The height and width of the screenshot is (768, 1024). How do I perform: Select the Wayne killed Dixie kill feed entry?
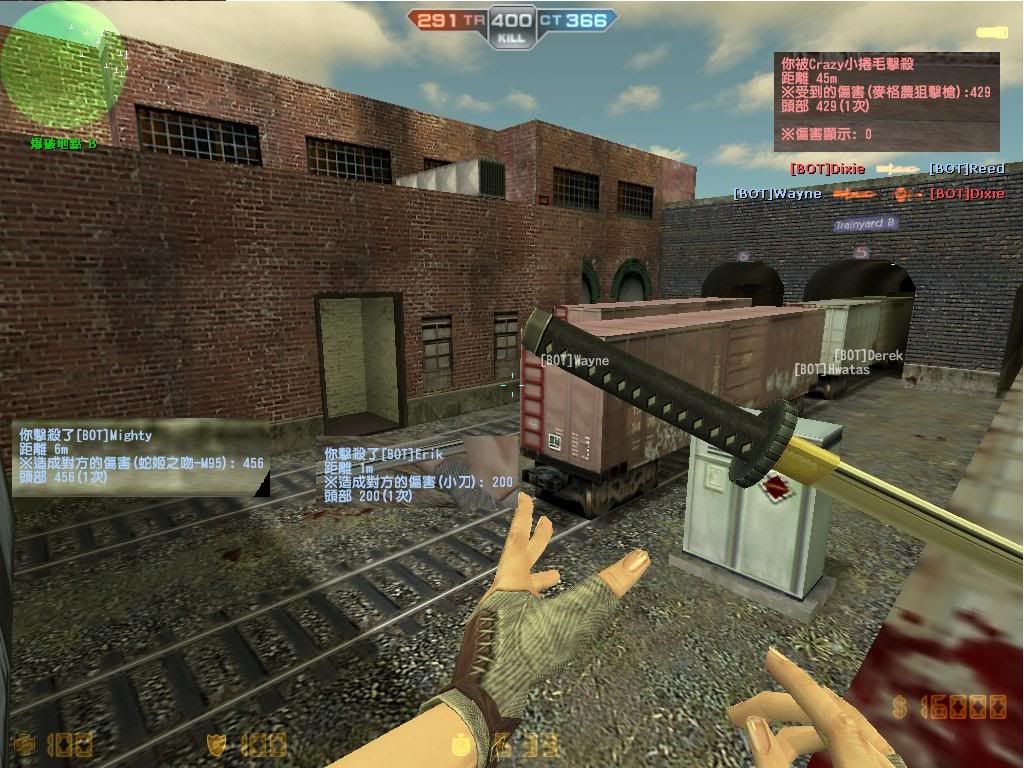[868, 193]
